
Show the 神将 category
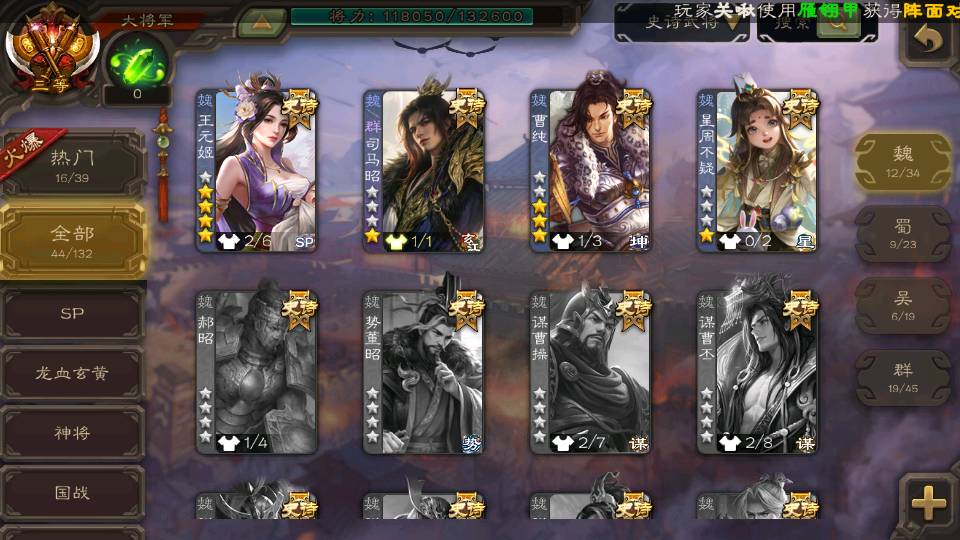(72, 434)
